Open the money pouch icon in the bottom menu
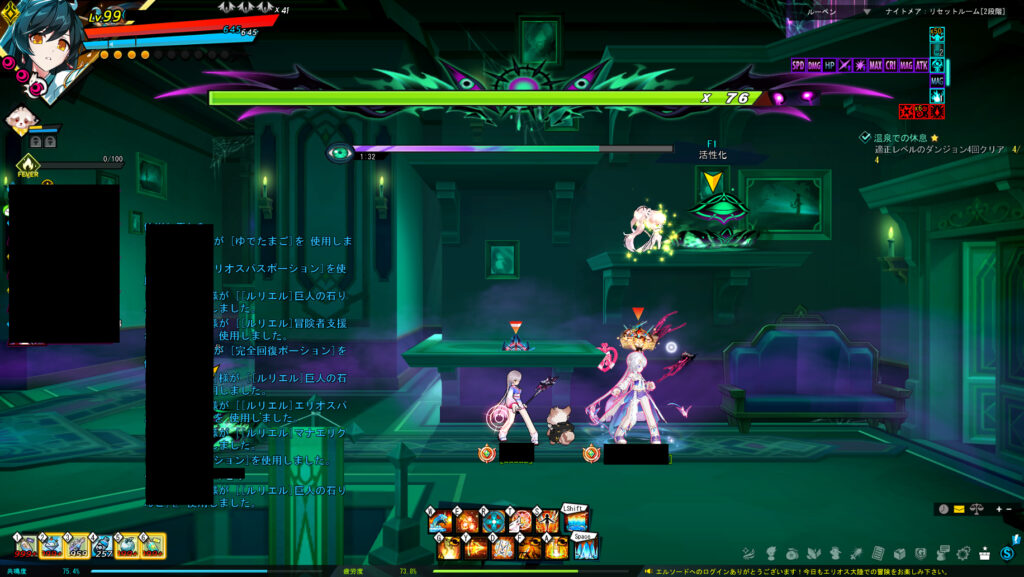1024x577 pixels. point(792,553)
